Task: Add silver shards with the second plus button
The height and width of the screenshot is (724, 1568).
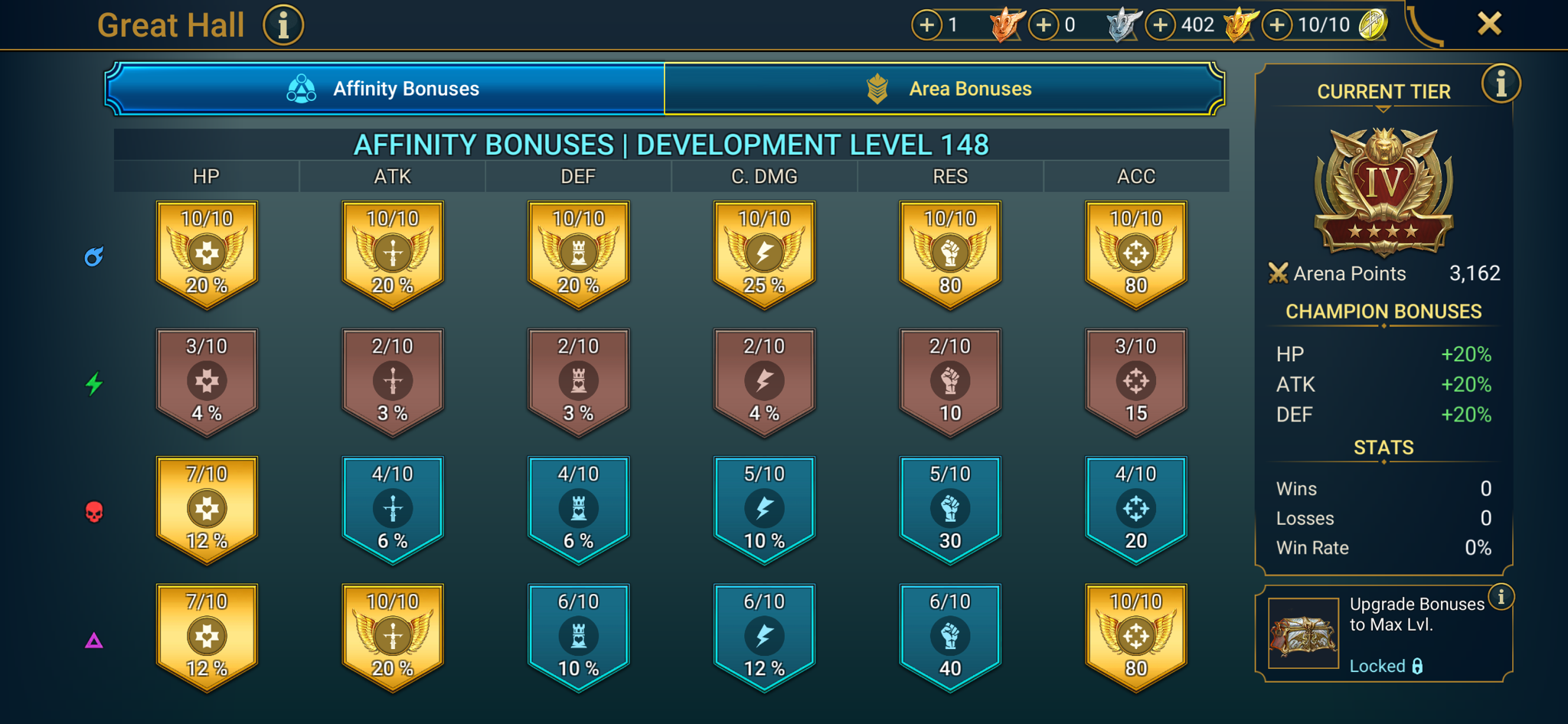Action: tap(1043, 24)
